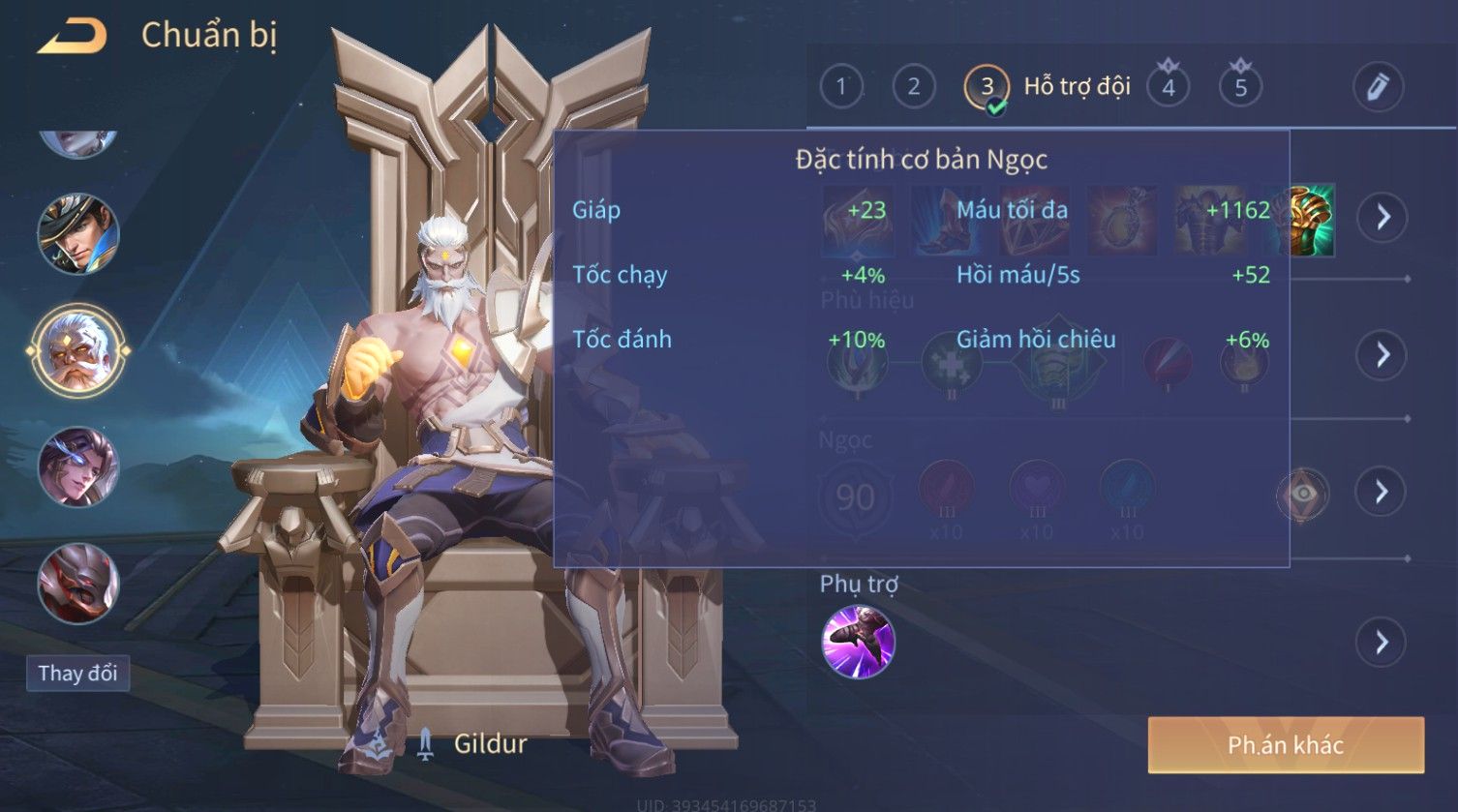
Task: Select the hat-wearing gunner hero portrait
Action: coord(77,233)
